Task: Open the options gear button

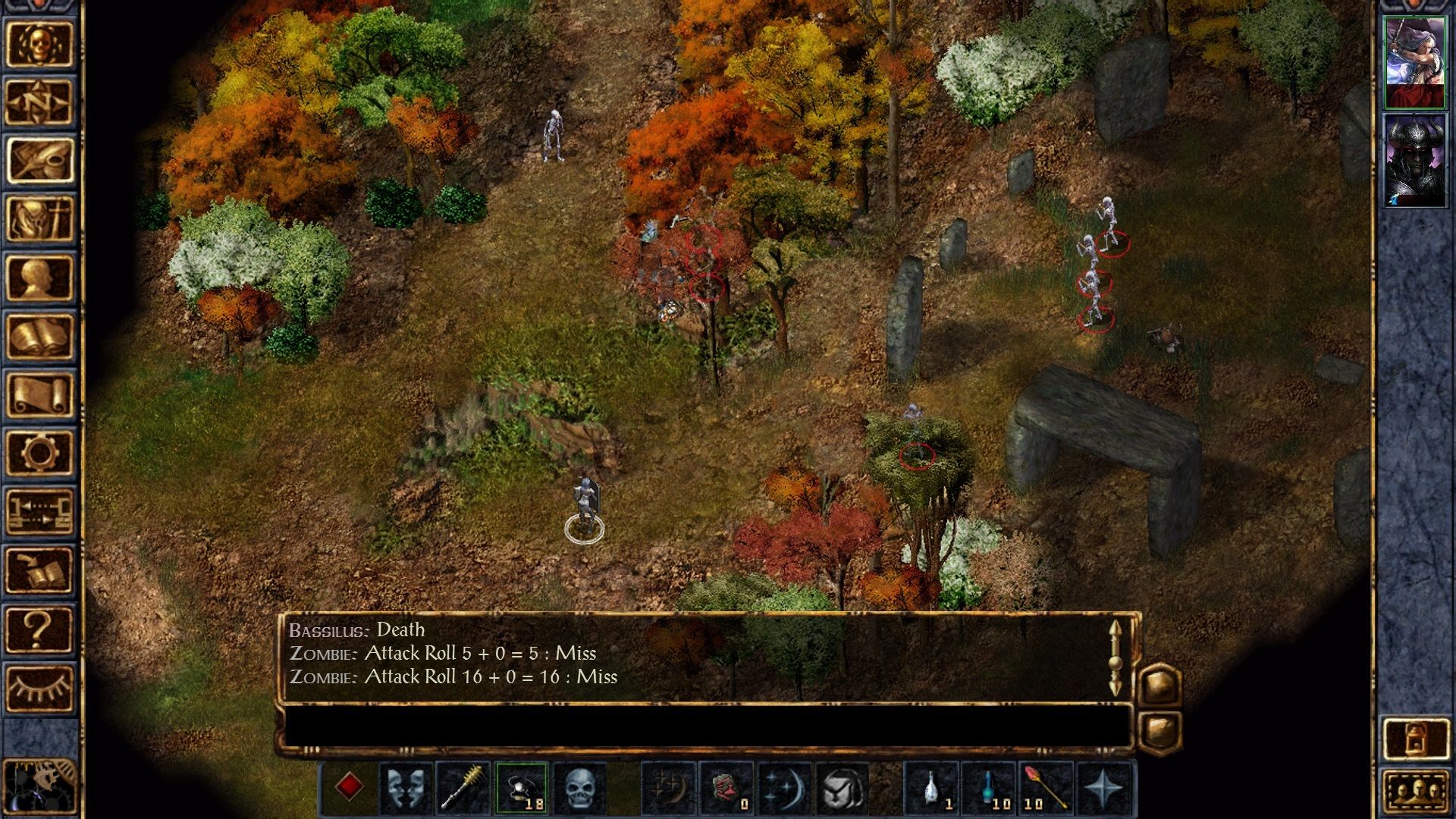Action: coord(39,453)
